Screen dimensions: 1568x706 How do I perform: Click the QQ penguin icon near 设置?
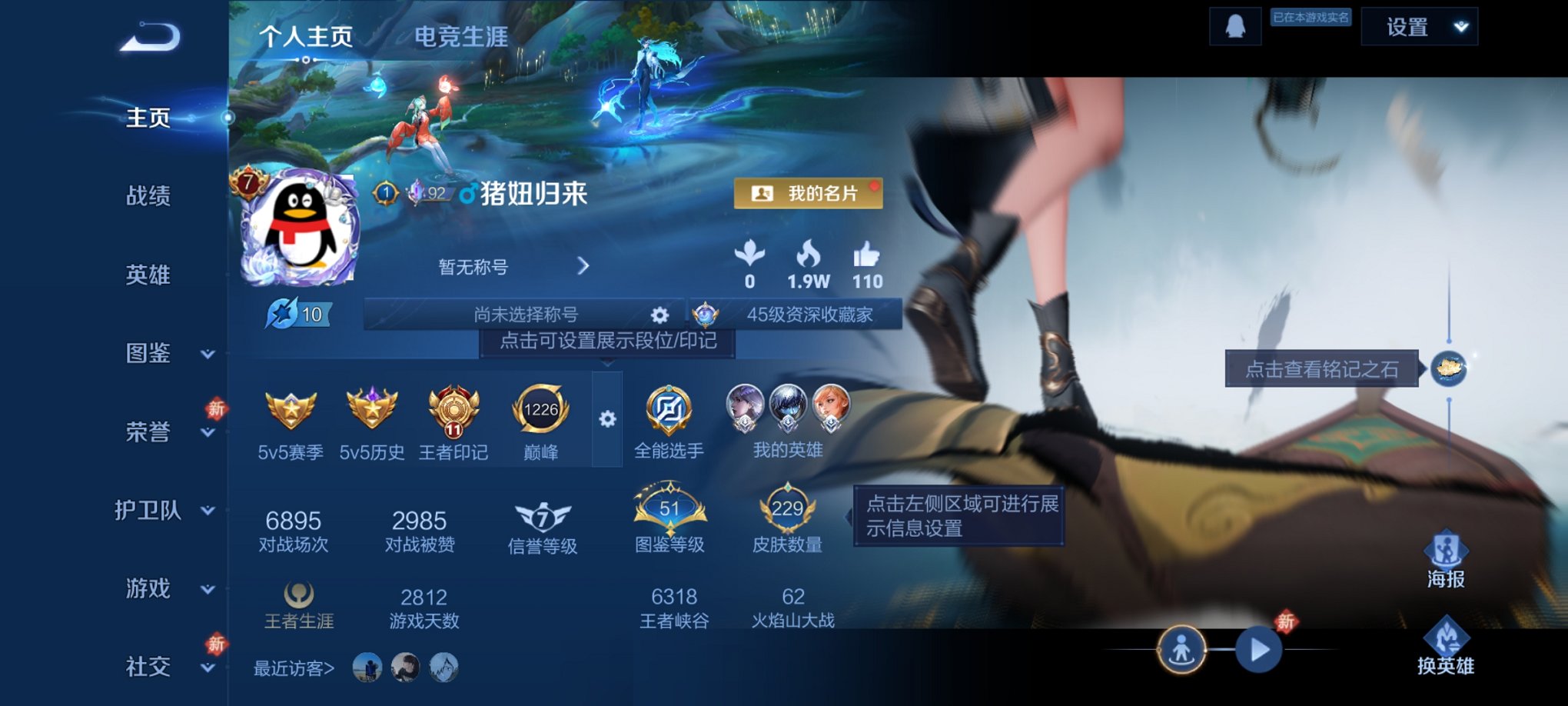tap(1234, 28)
